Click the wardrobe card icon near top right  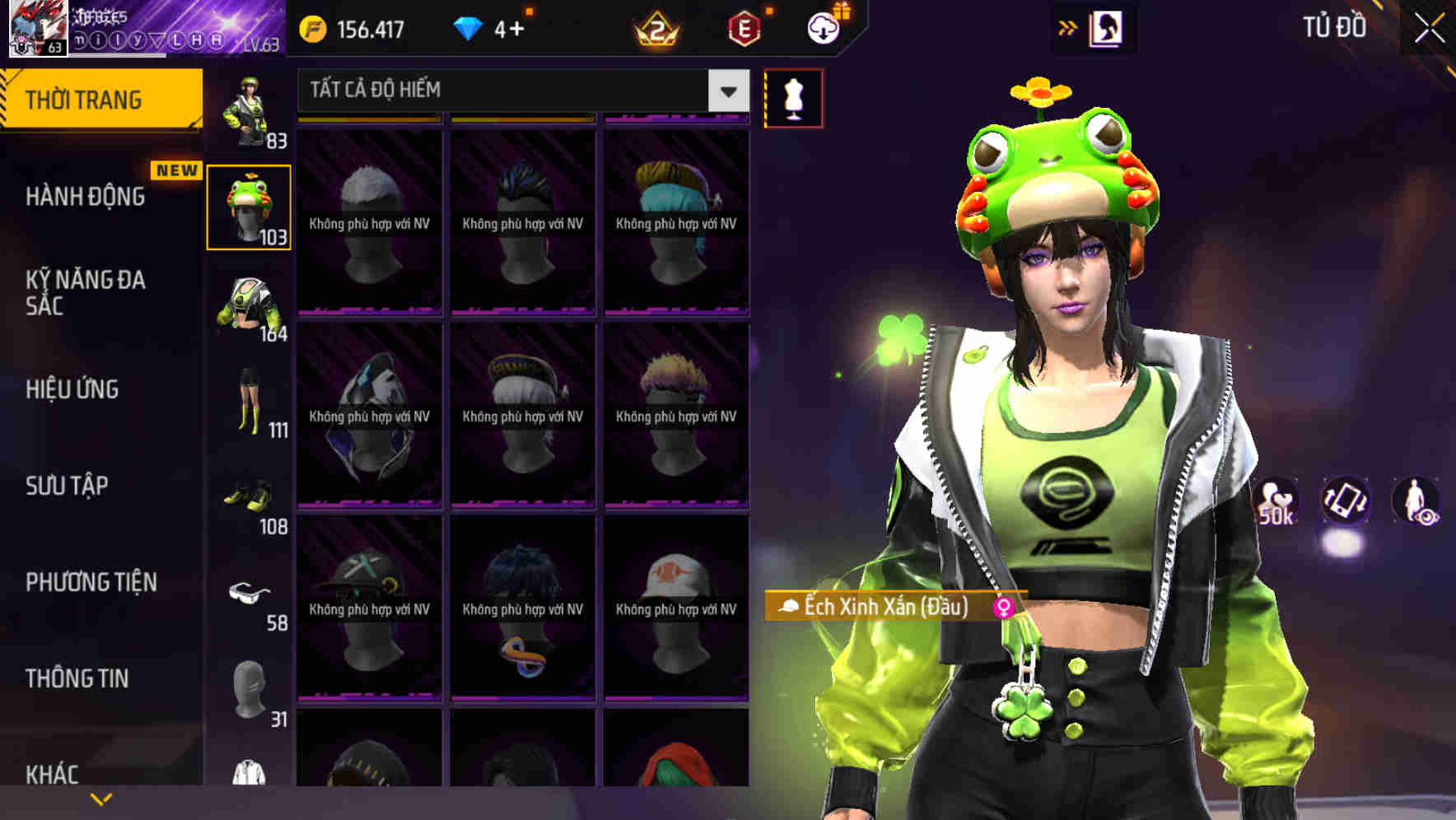[x=1108, y=27]
